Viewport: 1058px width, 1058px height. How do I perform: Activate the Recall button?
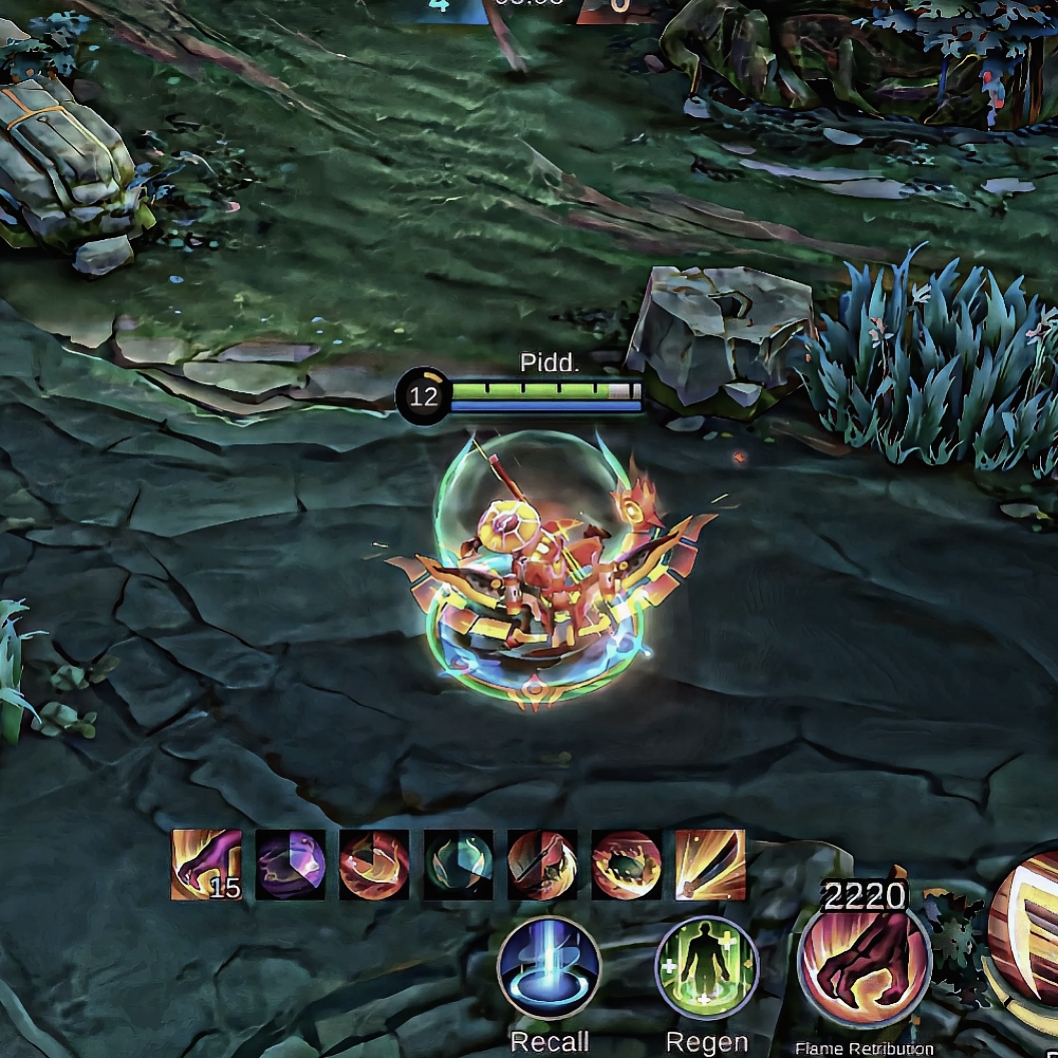pyautogui.click(x=549, y=968)
